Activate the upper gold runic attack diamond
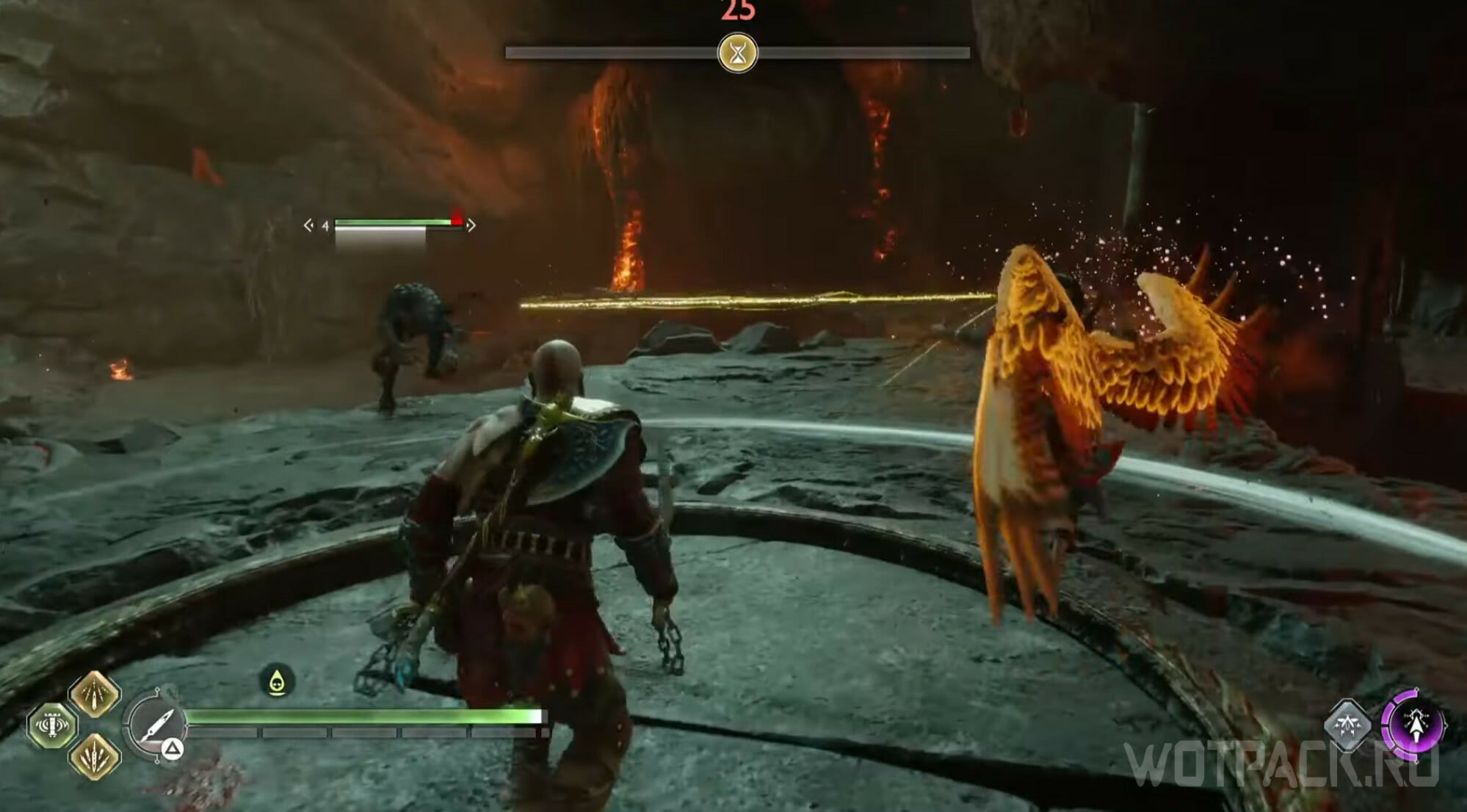This screenshot has width=1467, height=812. click(x=95, y=693)
